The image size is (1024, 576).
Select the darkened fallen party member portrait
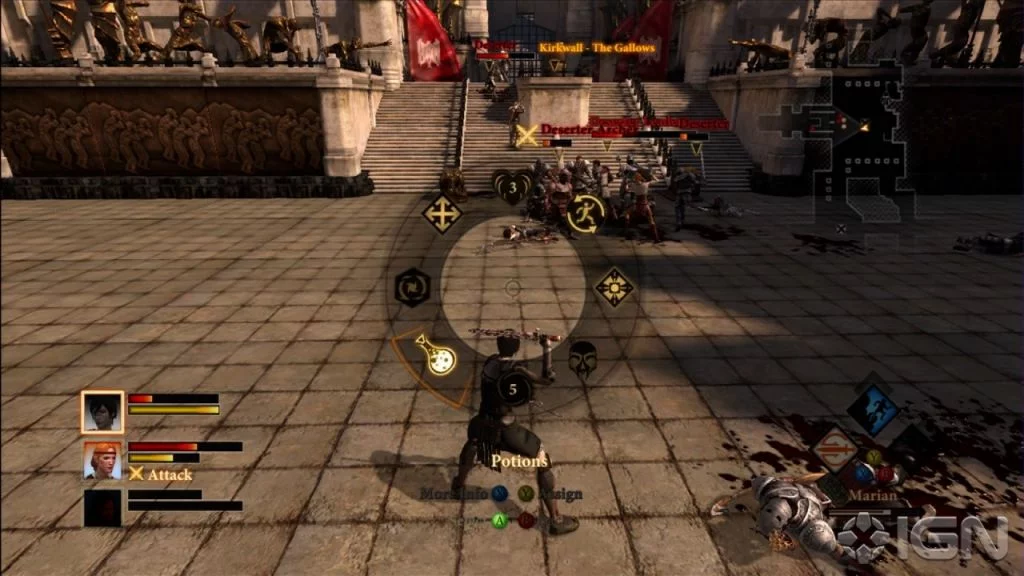click(102, 507)
